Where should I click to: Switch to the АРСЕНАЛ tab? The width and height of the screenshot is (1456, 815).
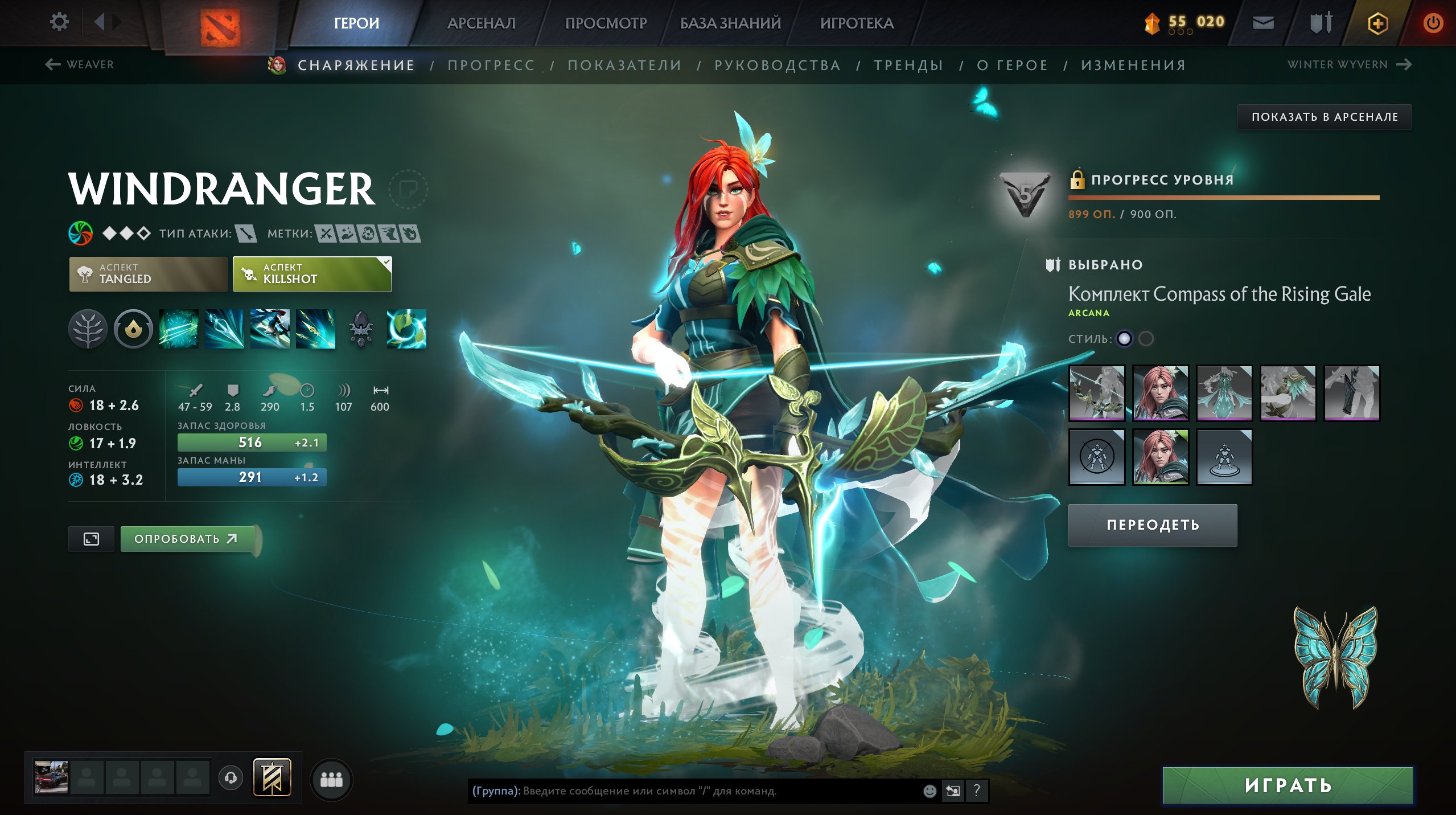click(481, 23)
